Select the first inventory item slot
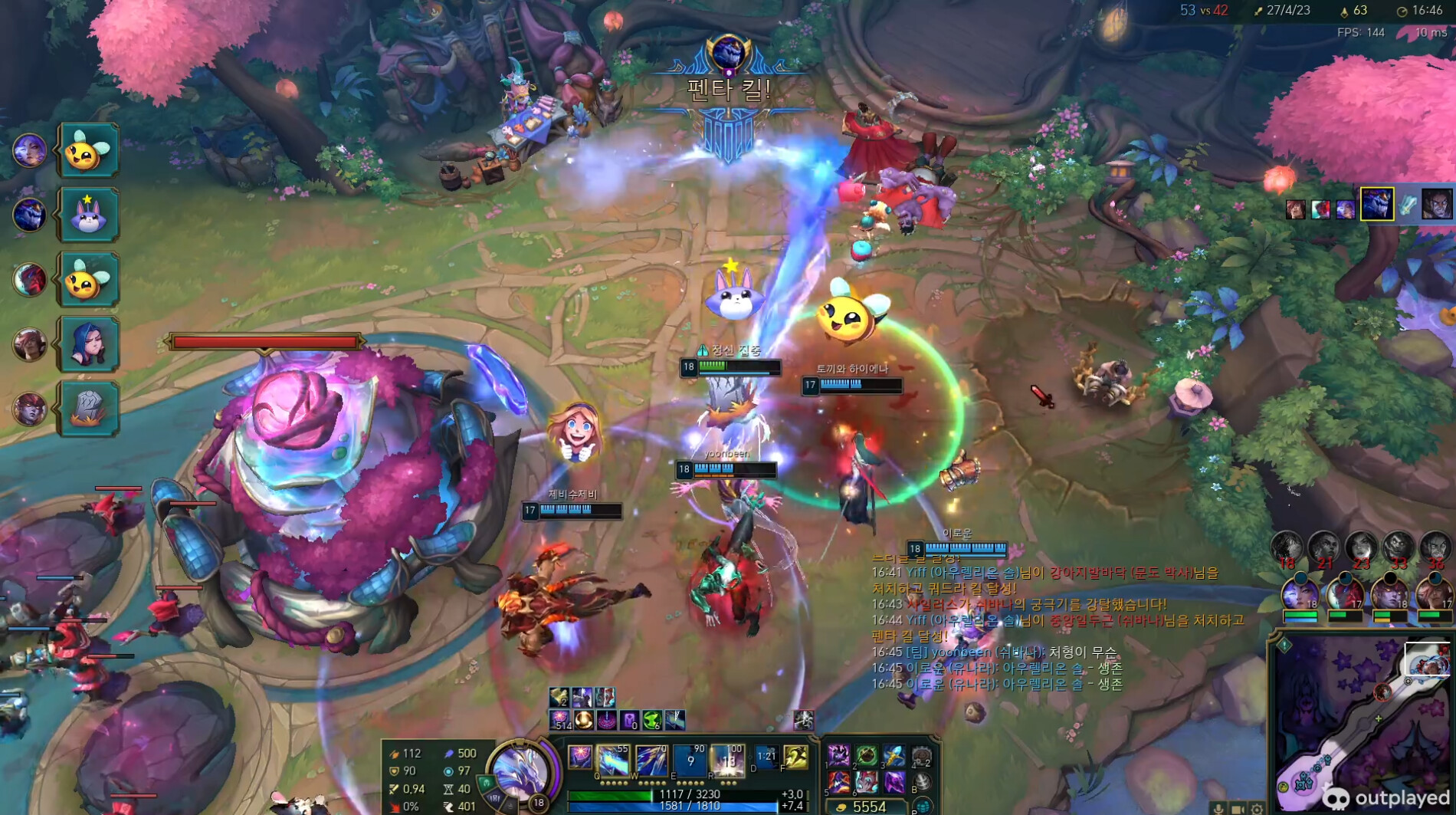 point(838,757)
